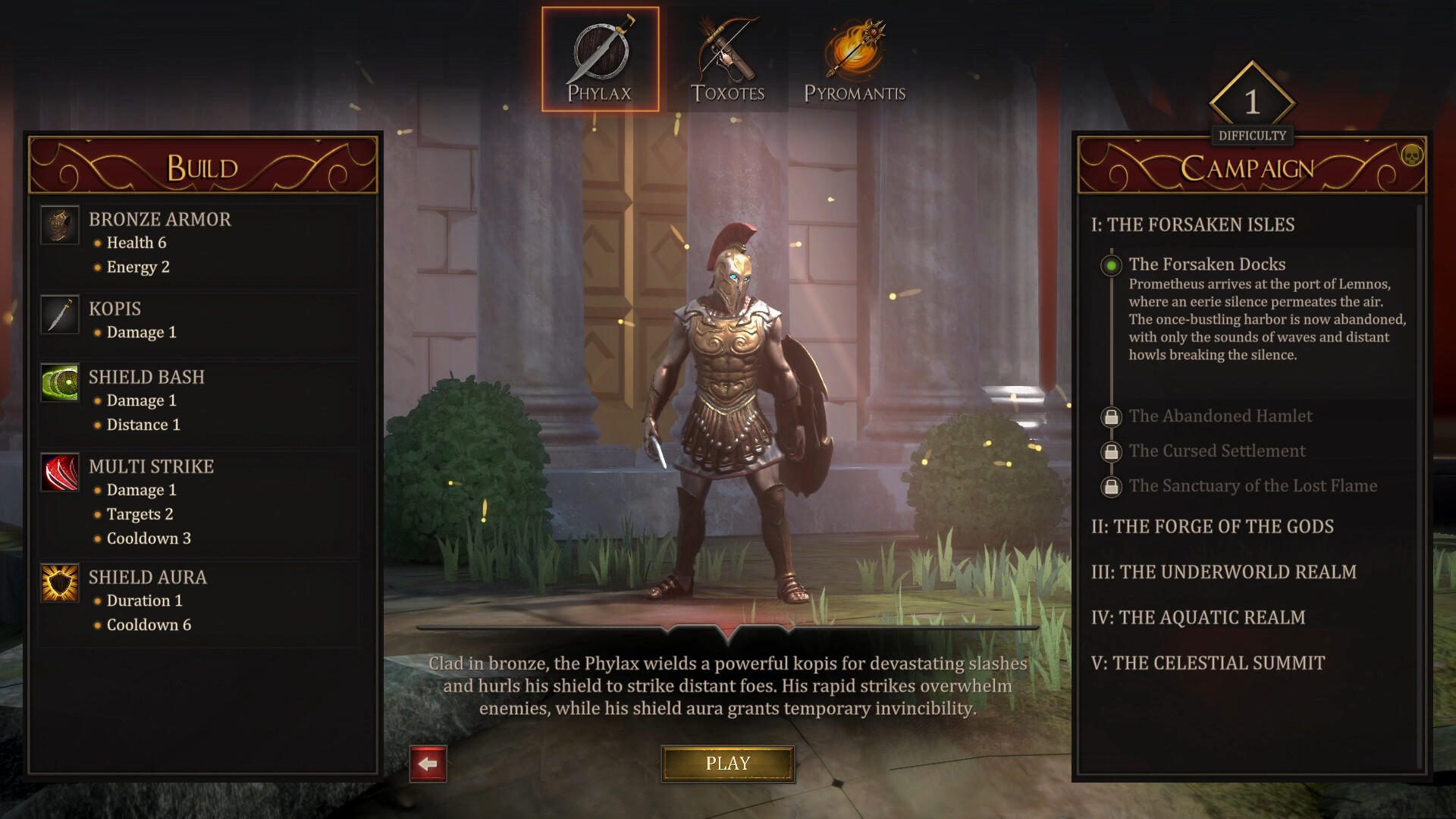Click the Bronze Armor item icon

[60, 224]
